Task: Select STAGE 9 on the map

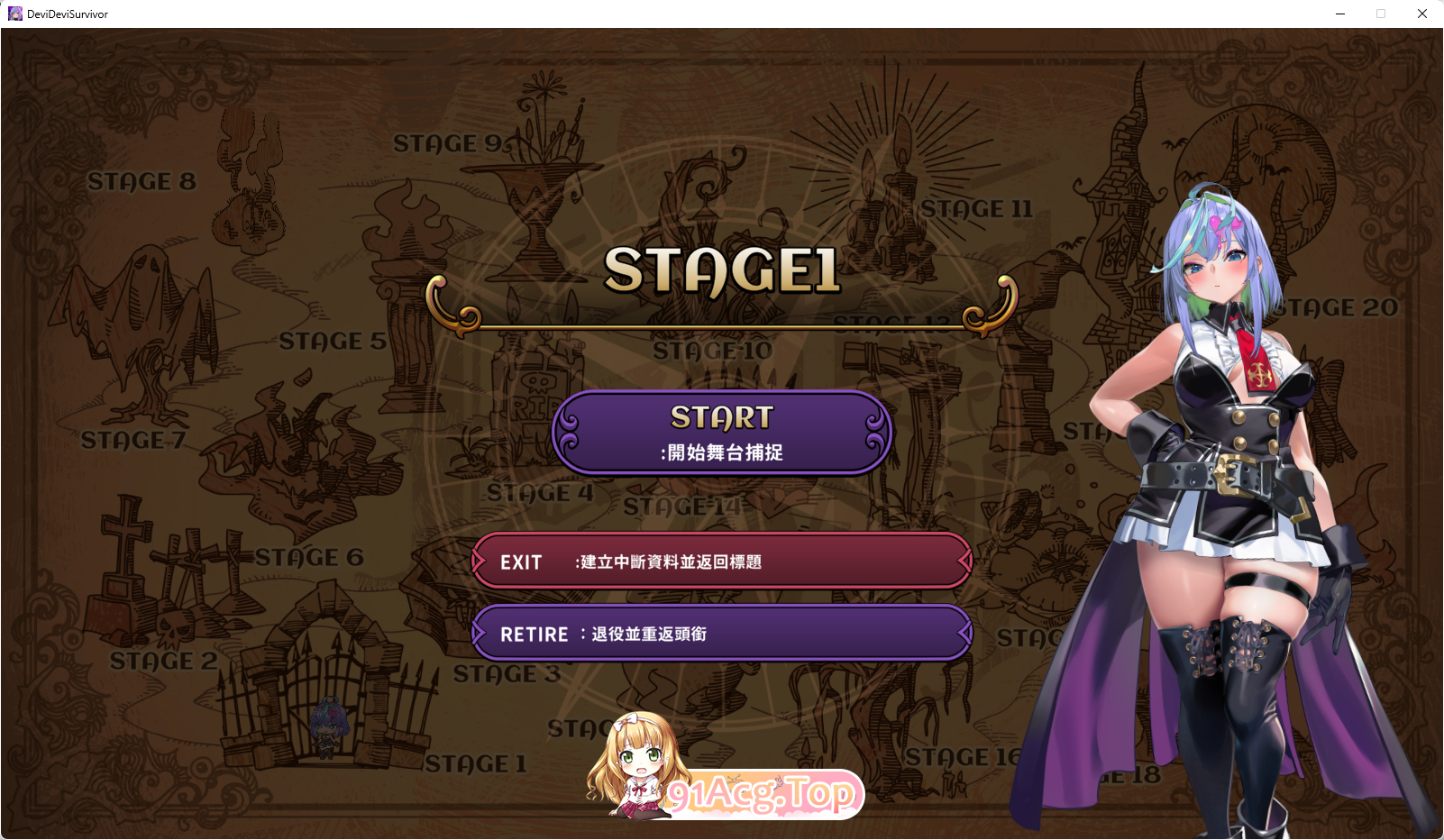Action: coord(445,142)
